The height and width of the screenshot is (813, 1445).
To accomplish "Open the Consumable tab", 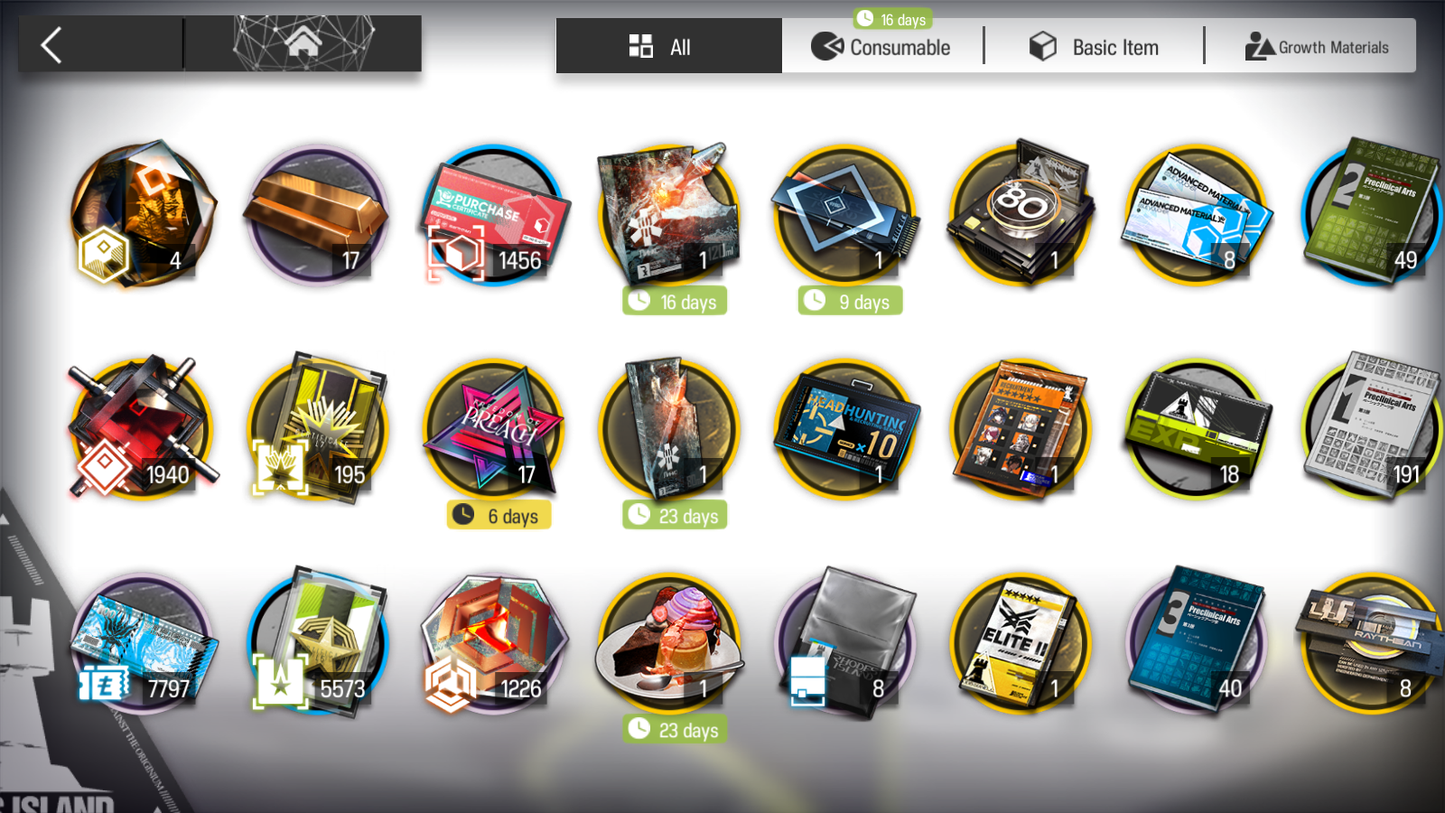I will [x=882, y=47].
